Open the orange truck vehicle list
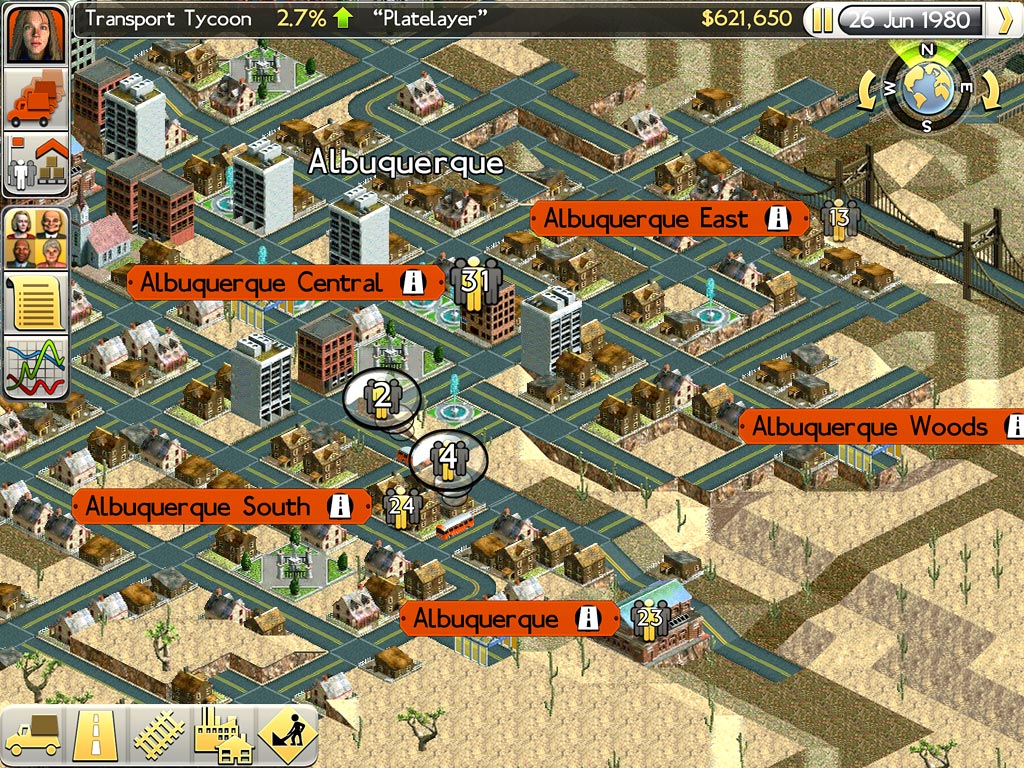This screenshot has width=1024, height=768. [38, 98]
